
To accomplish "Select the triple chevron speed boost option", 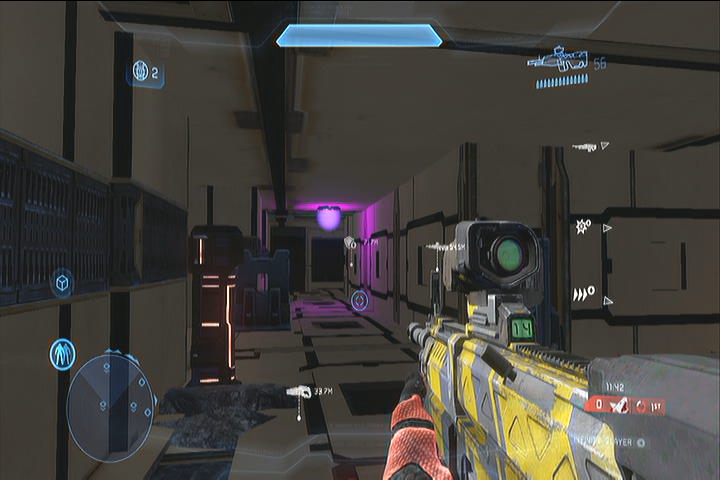I will [582, 293].
